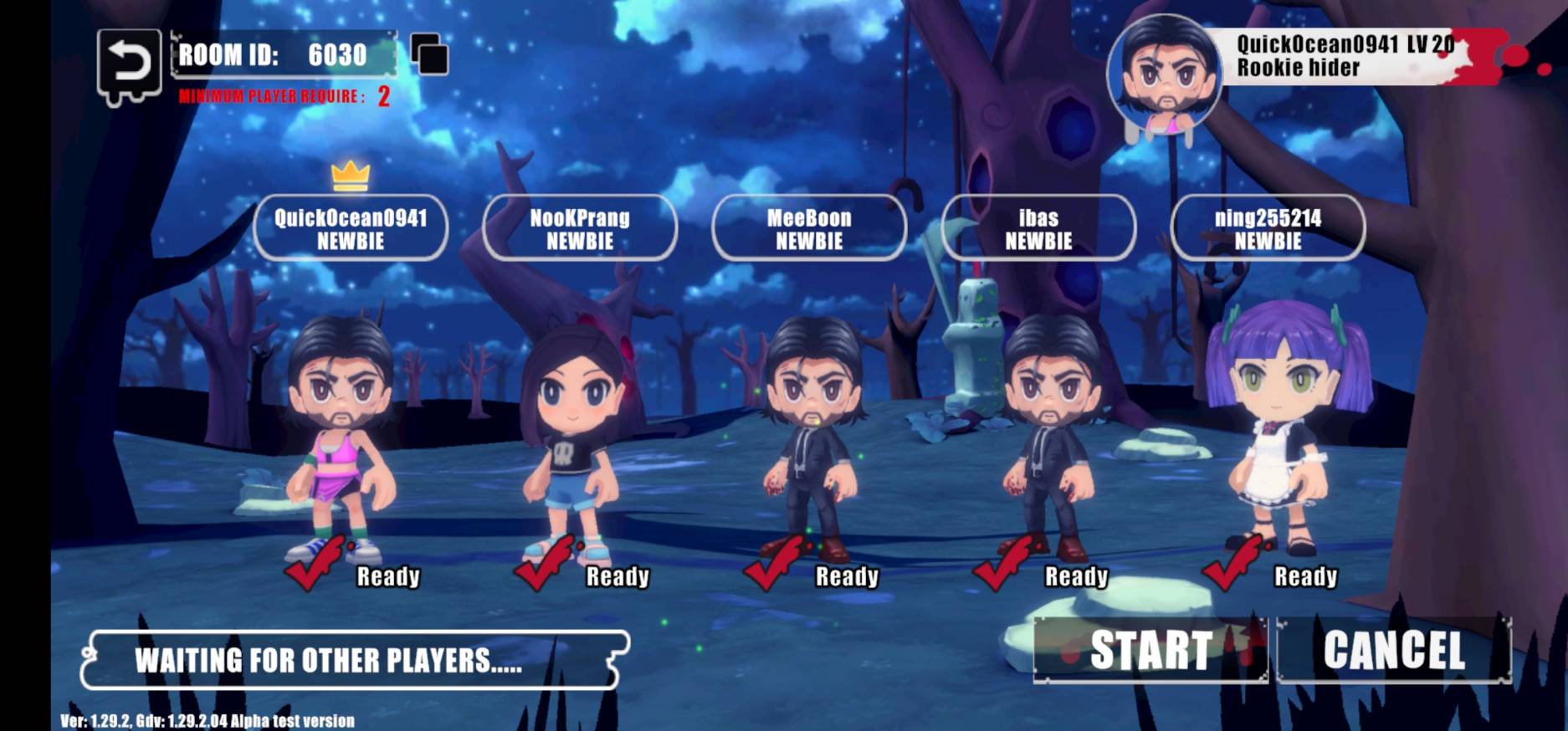Screen dimensions: 1568x731
Task: Choose the MeeBoon player name plate
Action: [809, 228]
